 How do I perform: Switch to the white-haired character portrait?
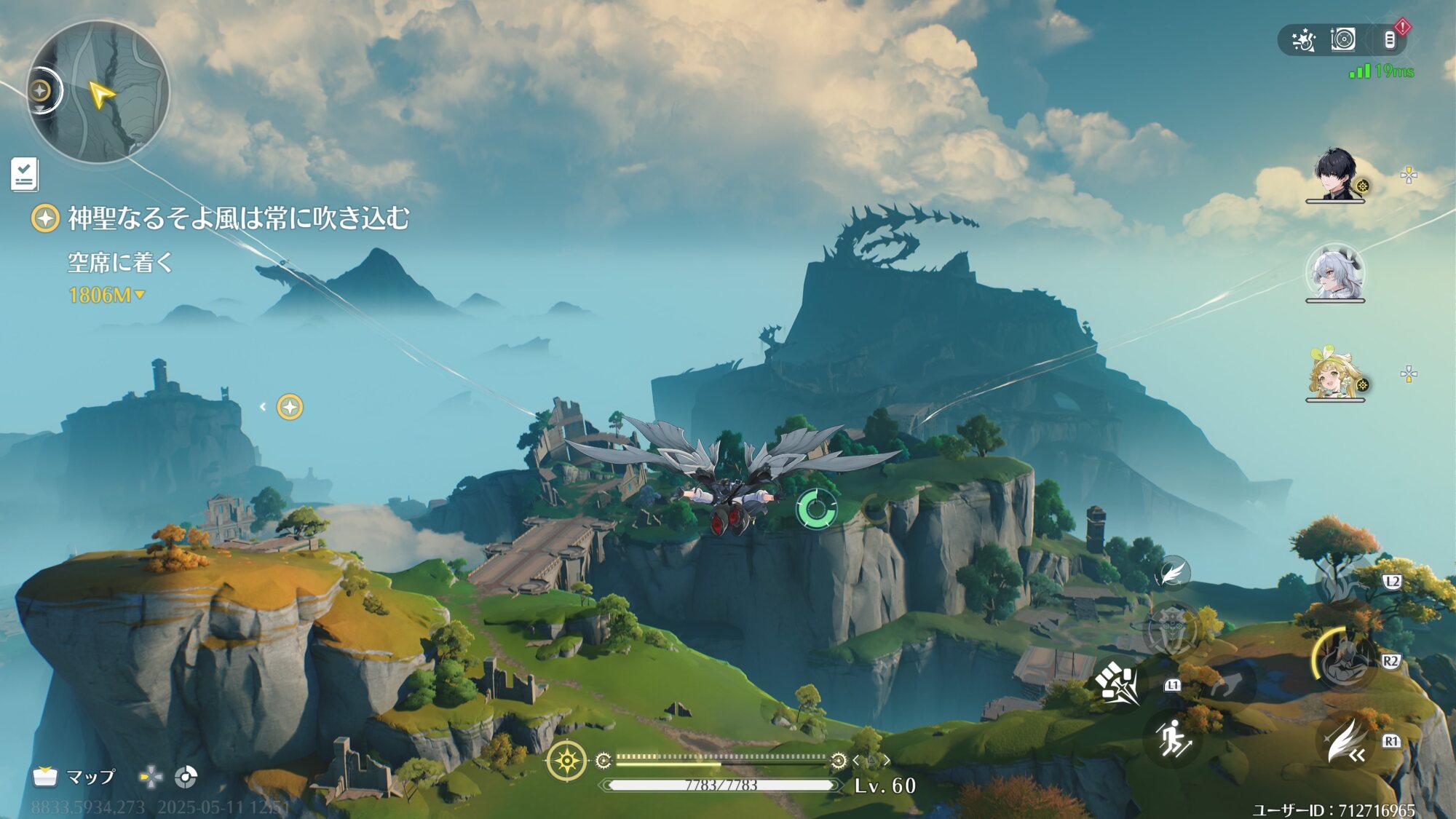[x=1335, y=273]
